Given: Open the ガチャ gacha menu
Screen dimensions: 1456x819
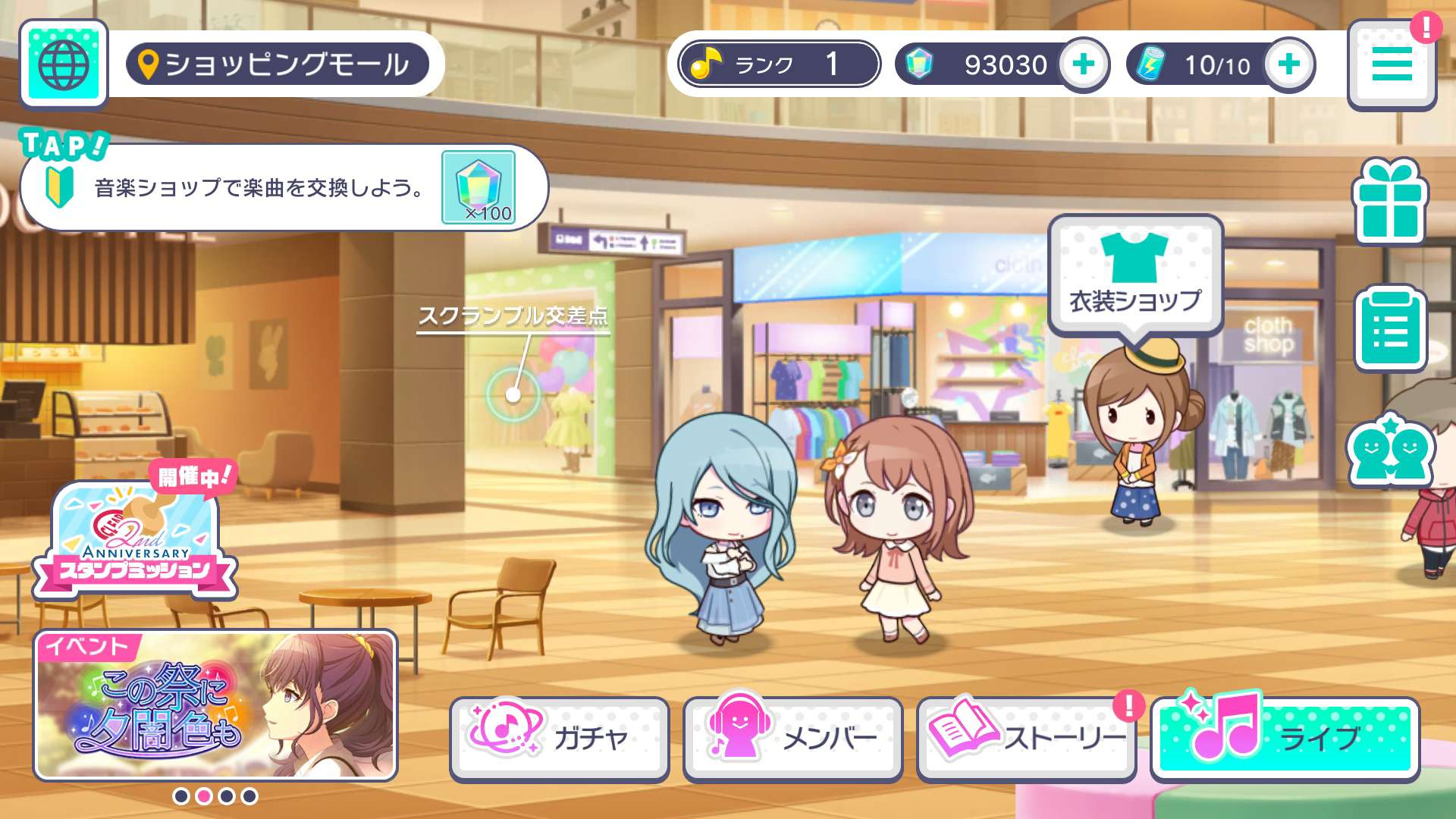Looking at the screenshot, I should click(560, 738).
